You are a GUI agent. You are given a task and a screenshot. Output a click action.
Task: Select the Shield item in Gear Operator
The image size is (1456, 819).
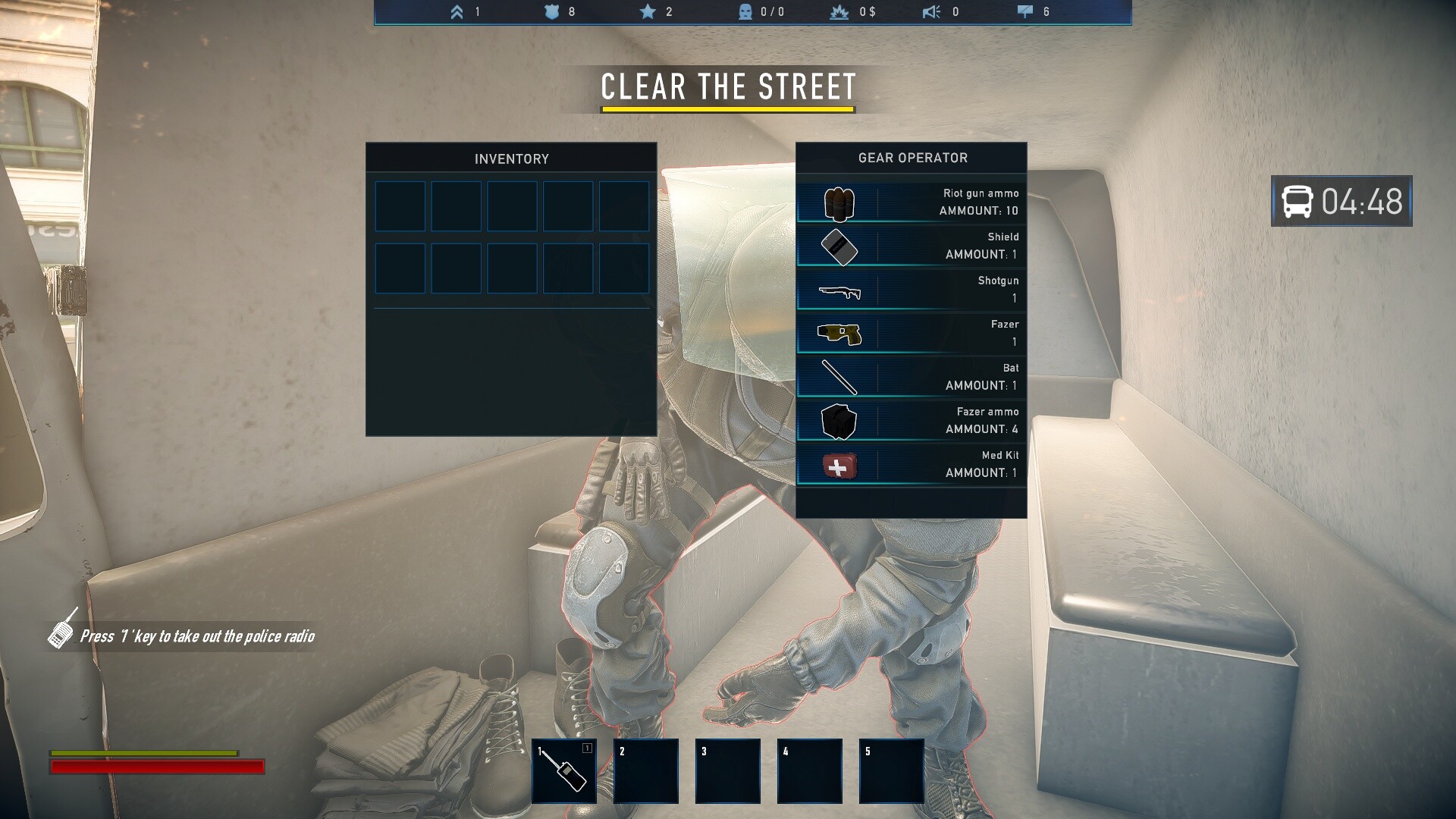pyautogui.click(x=840, y=246)
